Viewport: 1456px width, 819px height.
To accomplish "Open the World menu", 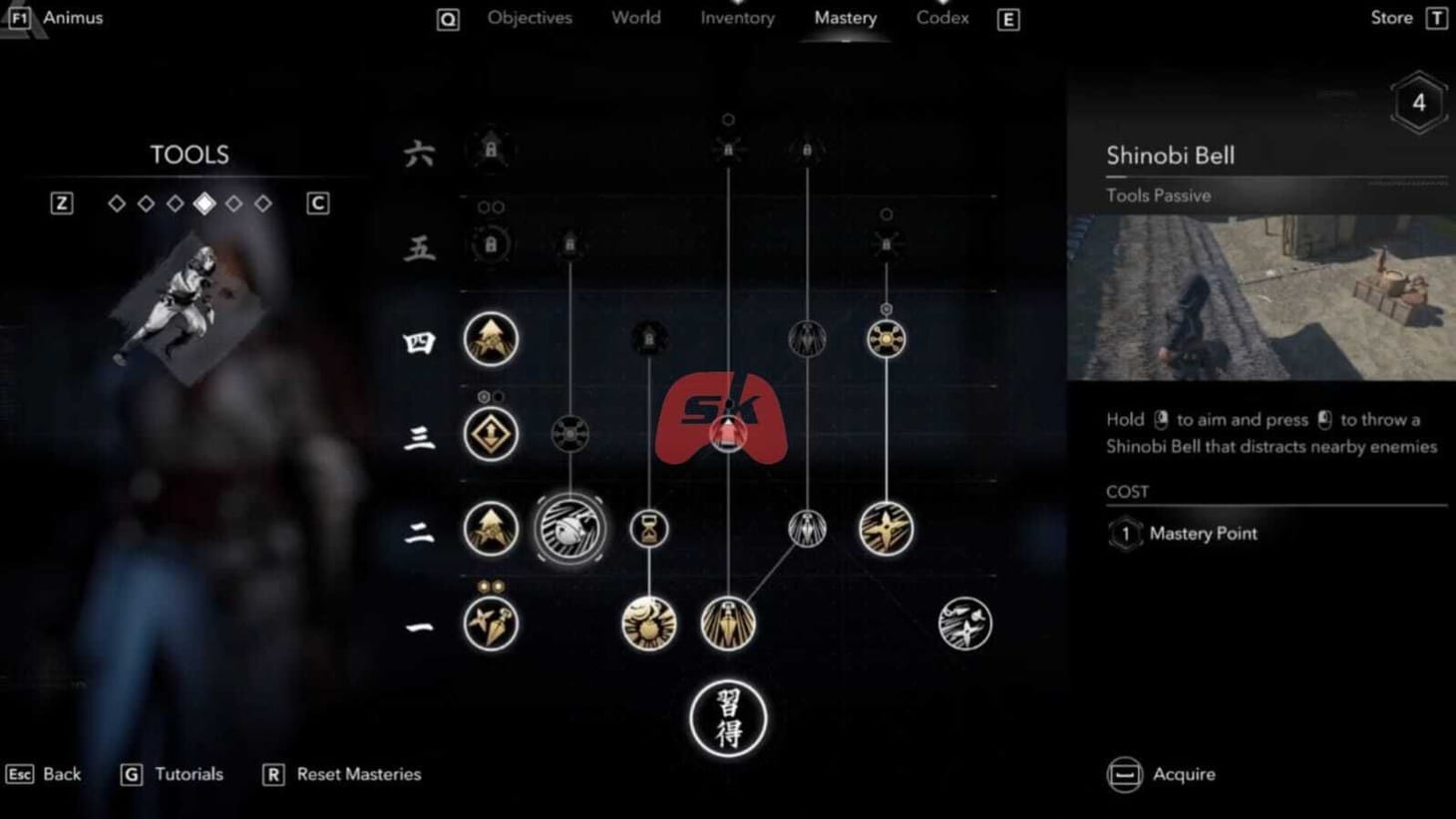I will coord(635,17).
